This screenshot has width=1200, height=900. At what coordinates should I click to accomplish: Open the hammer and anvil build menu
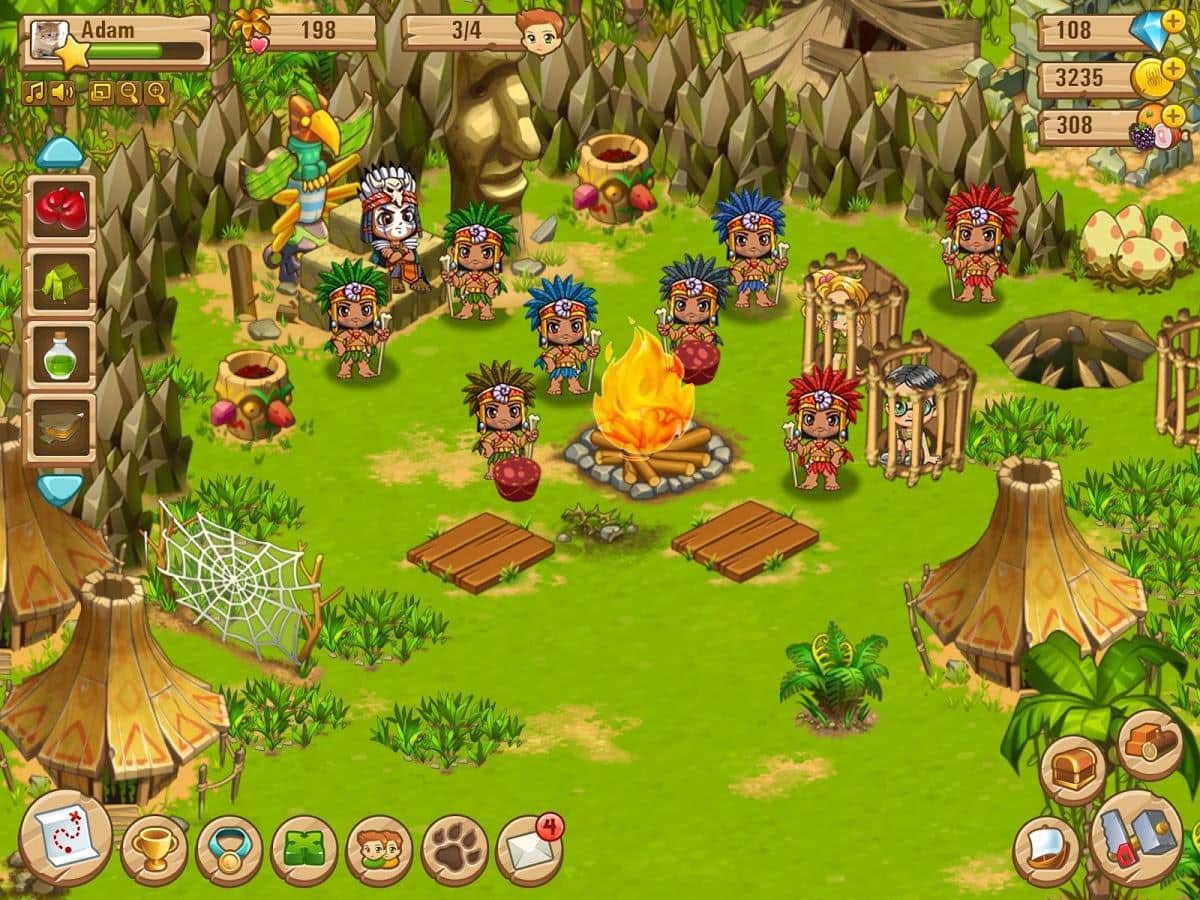point(1136,838)
